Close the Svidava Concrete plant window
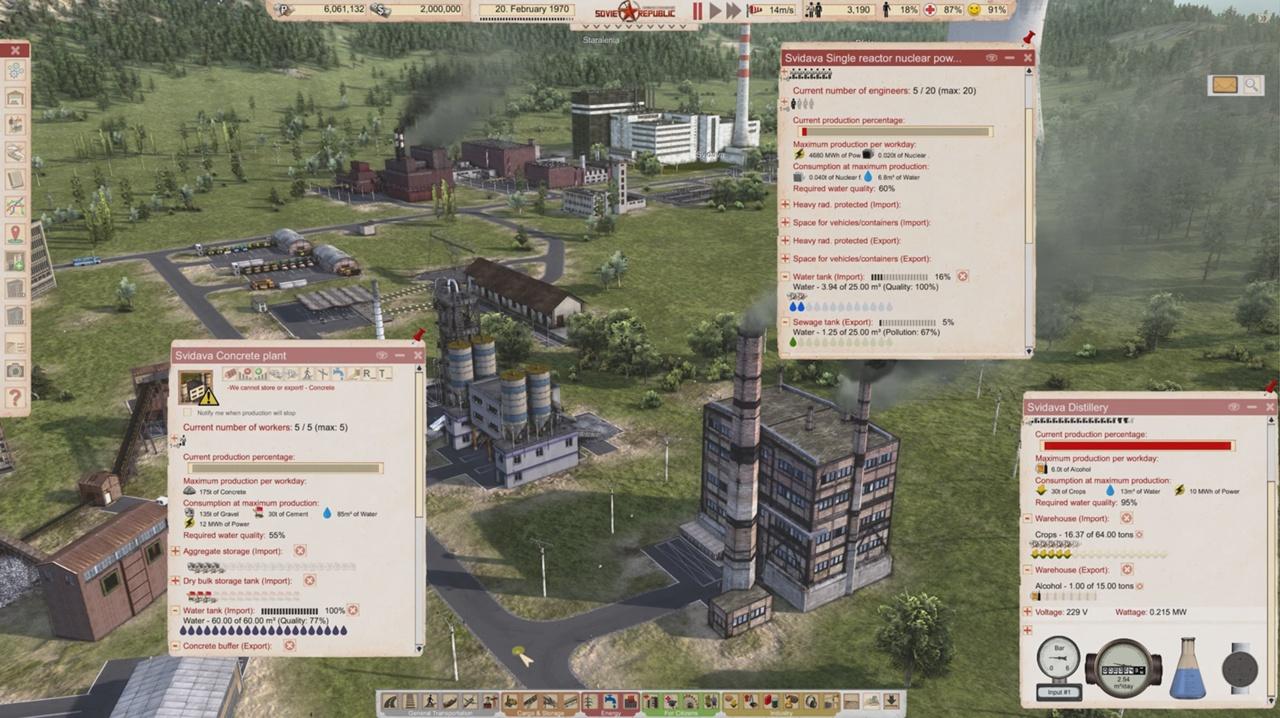 coord(418,355)
